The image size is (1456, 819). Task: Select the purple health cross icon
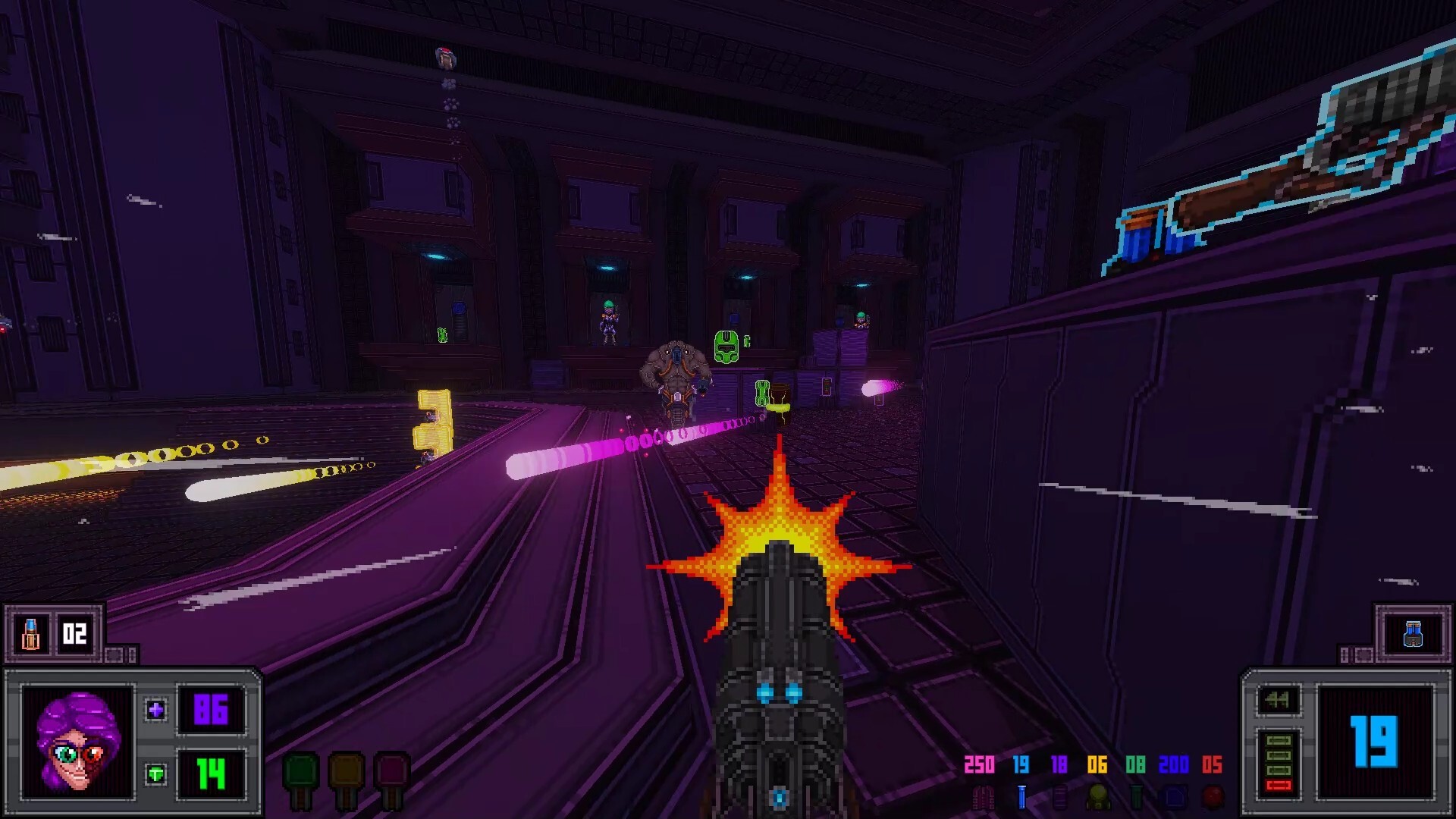(155, 710)
